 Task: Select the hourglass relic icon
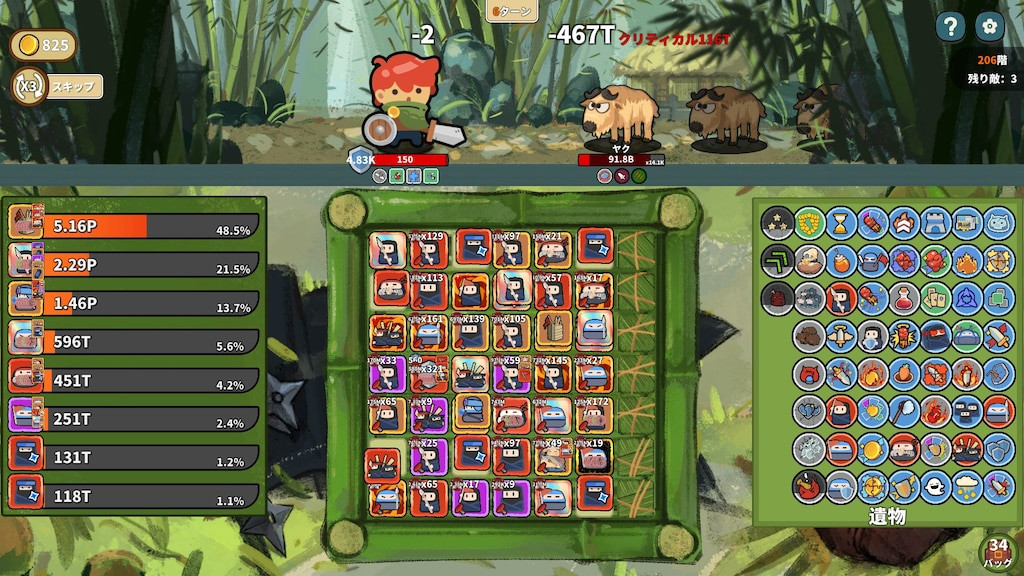841,222
